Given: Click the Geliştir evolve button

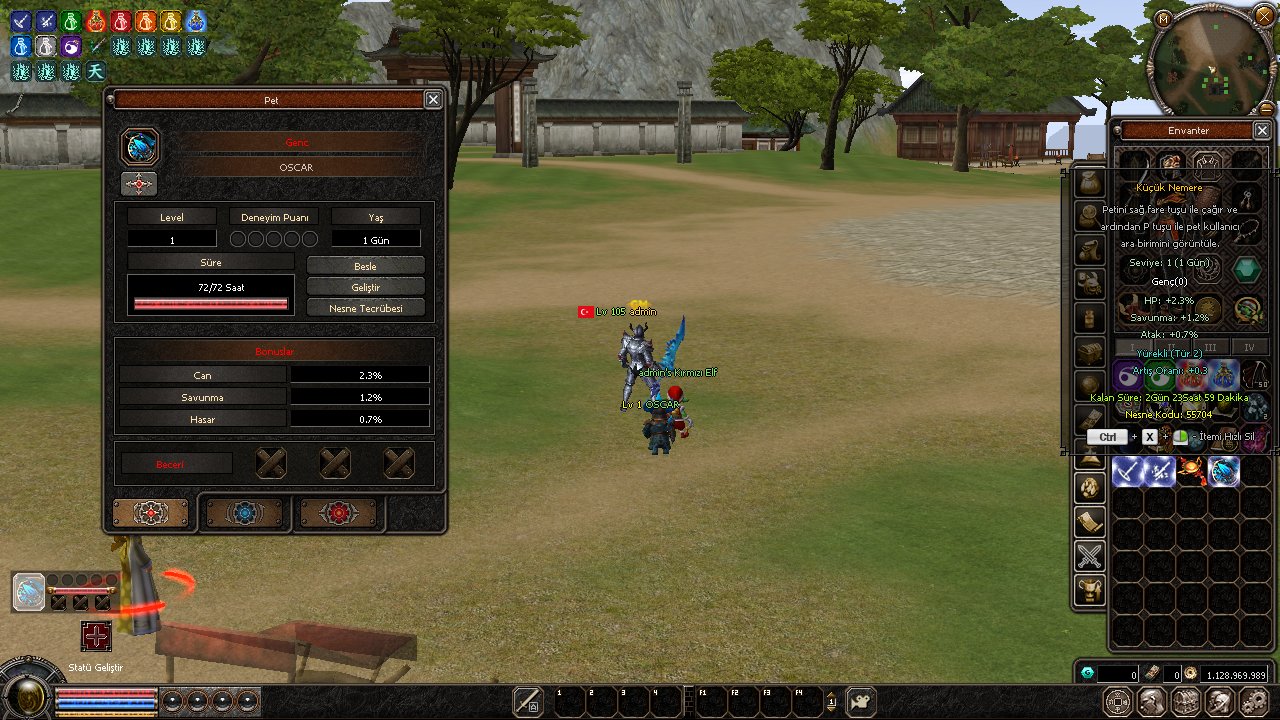Looking at the screenshot, I should tap(365, 287).
